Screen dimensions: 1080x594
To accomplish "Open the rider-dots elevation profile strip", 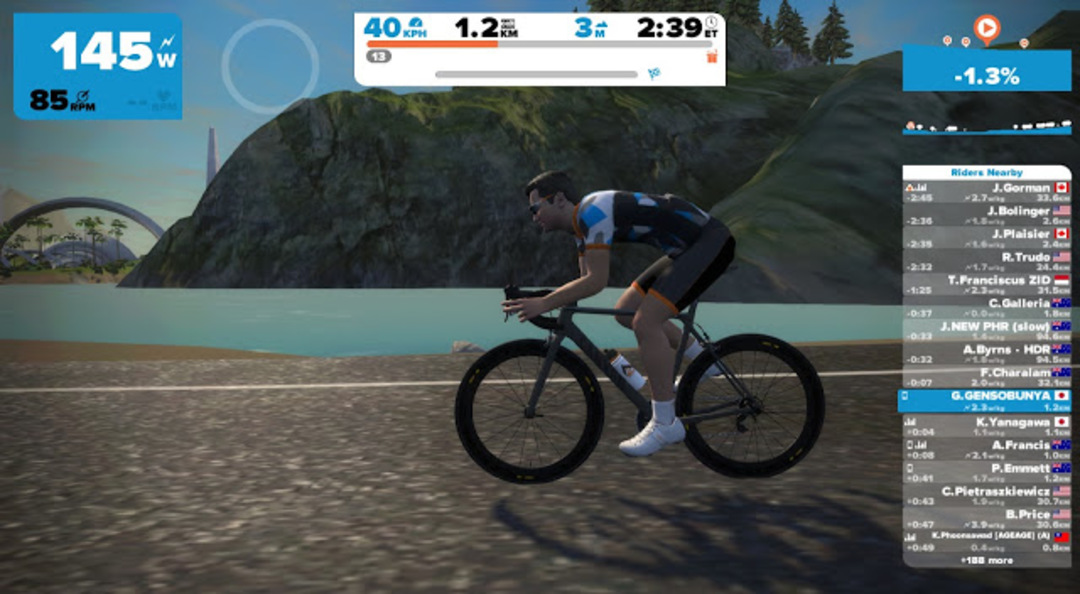I will coord(986,128).
